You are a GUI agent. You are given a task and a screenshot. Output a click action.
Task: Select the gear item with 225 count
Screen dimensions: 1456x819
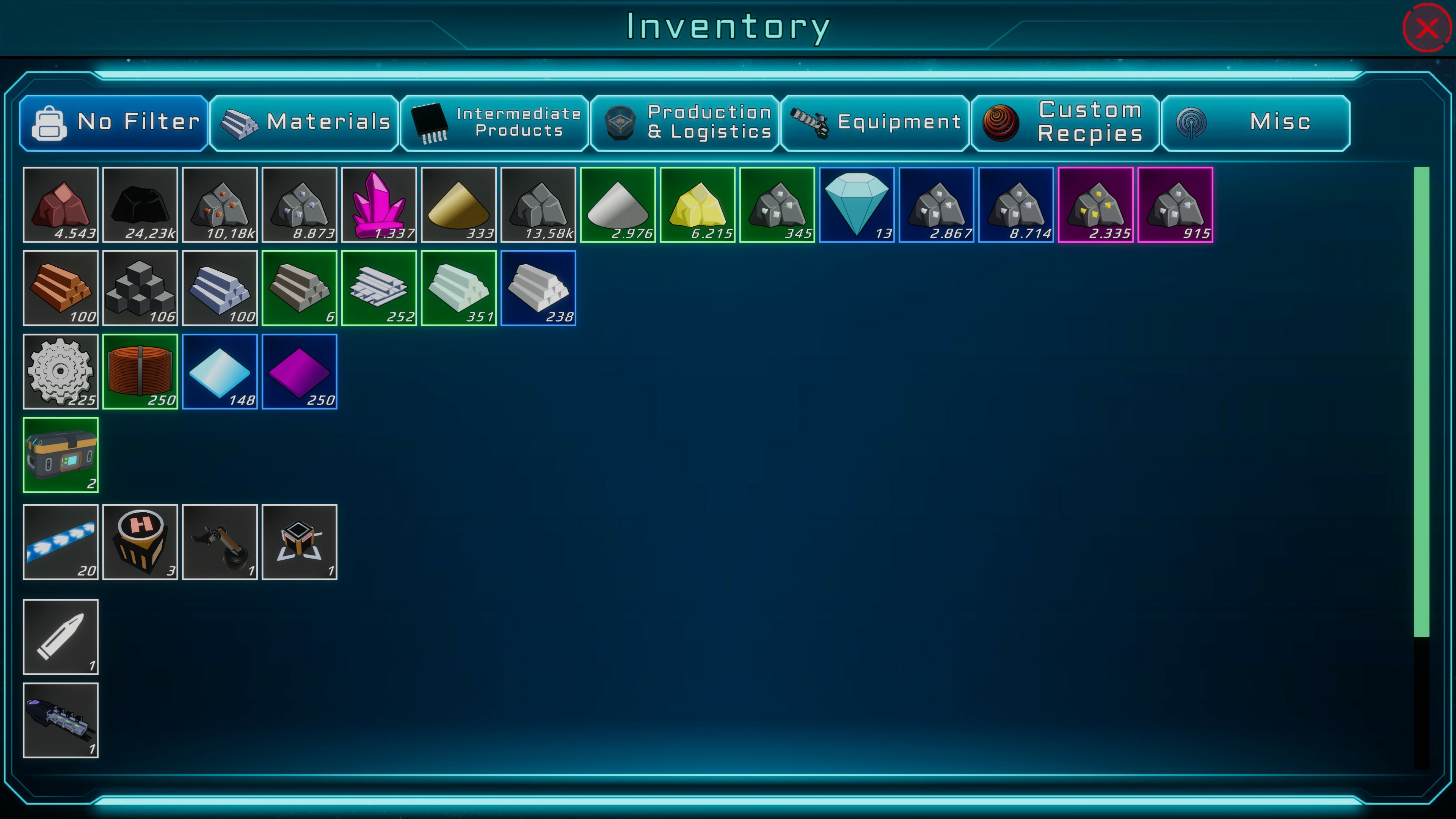pos(61,372)
